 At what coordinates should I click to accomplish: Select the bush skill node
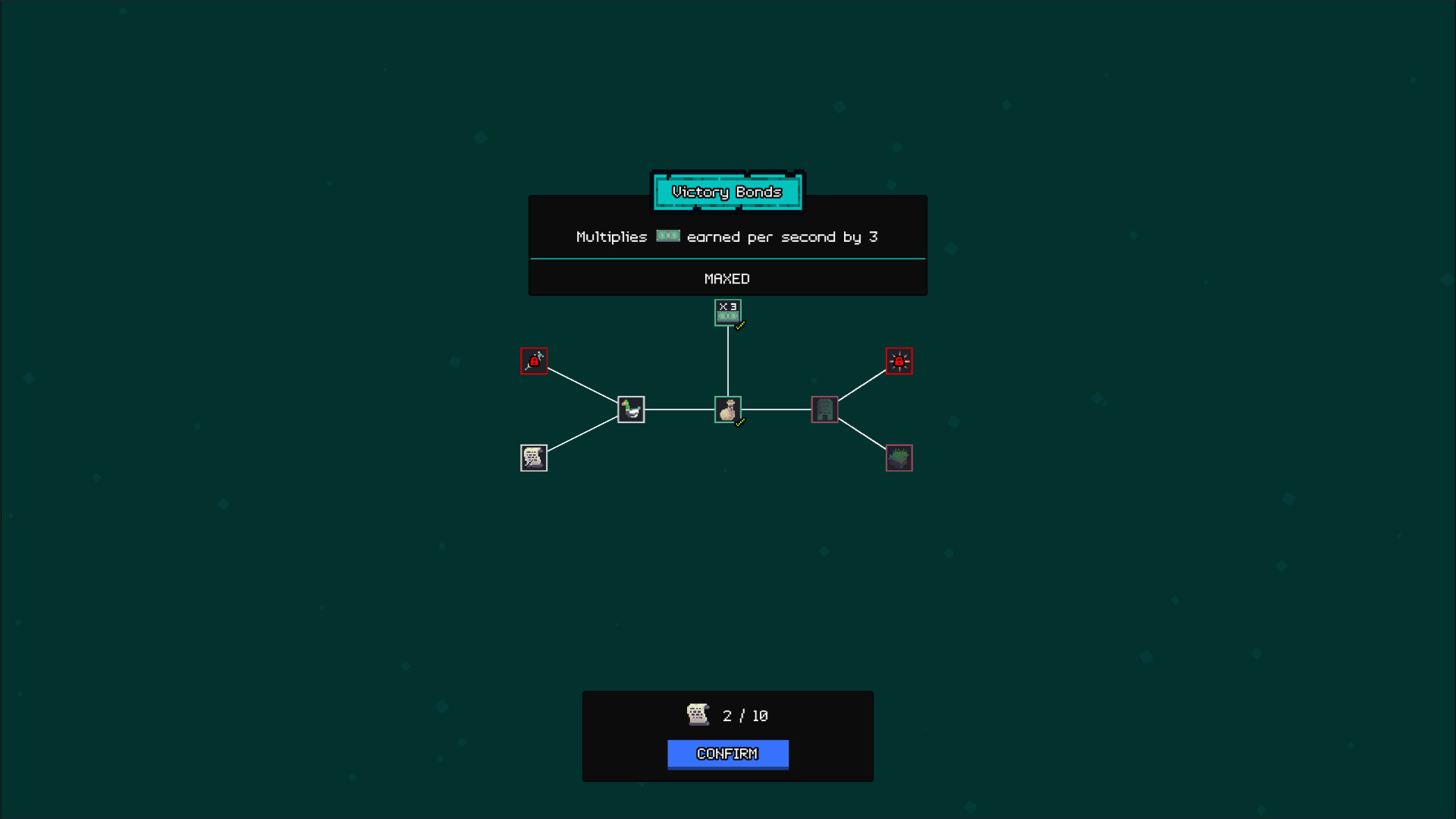pyautogui.click(x=899, y=457)
